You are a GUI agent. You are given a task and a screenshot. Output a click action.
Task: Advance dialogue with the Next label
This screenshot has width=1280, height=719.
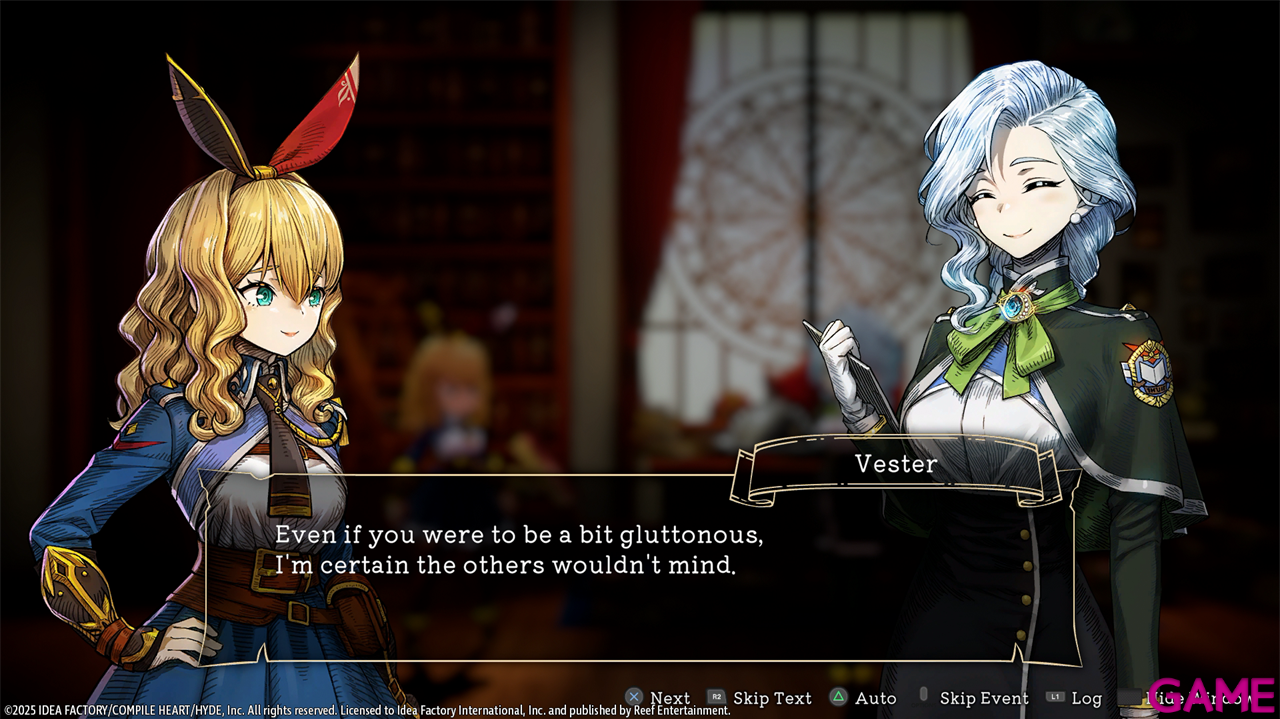click(x=669, y=698)
